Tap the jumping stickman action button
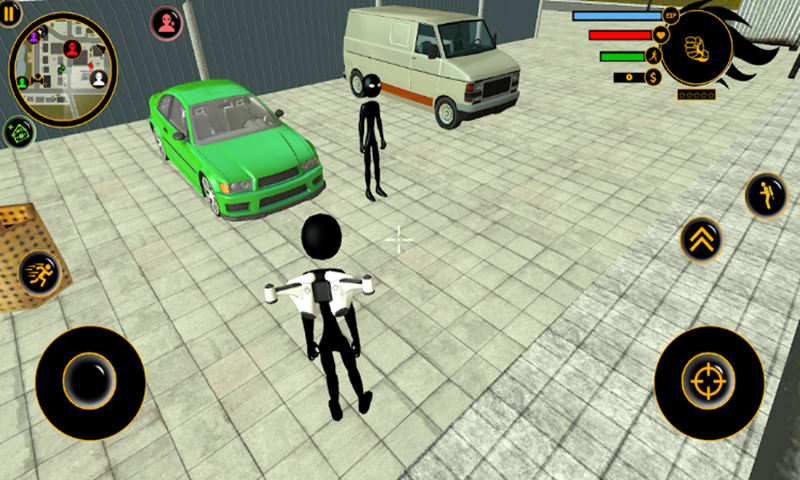Screen dimensions: 800x480 [766, 195]
